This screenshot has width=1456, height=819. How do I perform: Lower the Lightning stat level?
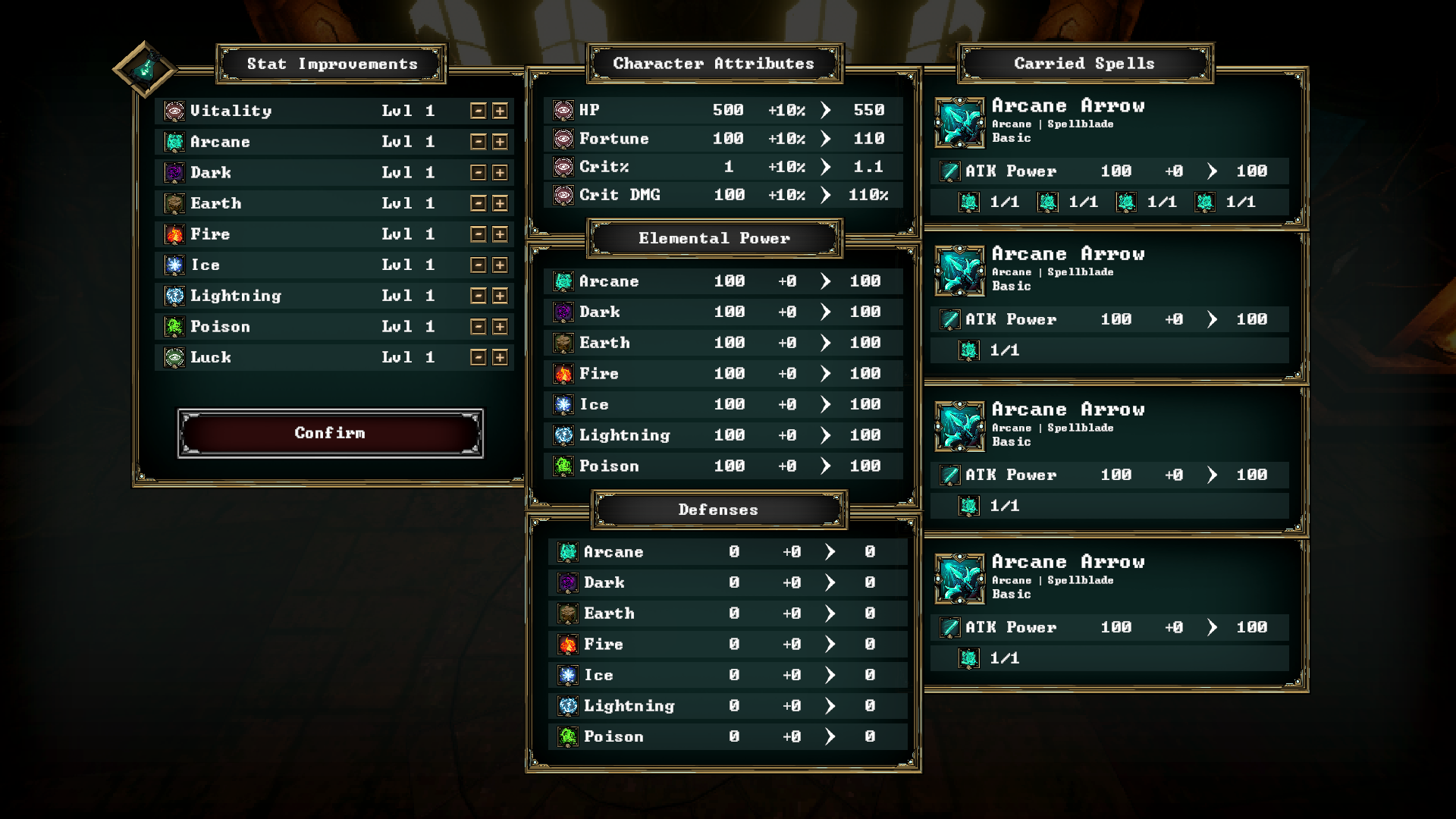478,296
